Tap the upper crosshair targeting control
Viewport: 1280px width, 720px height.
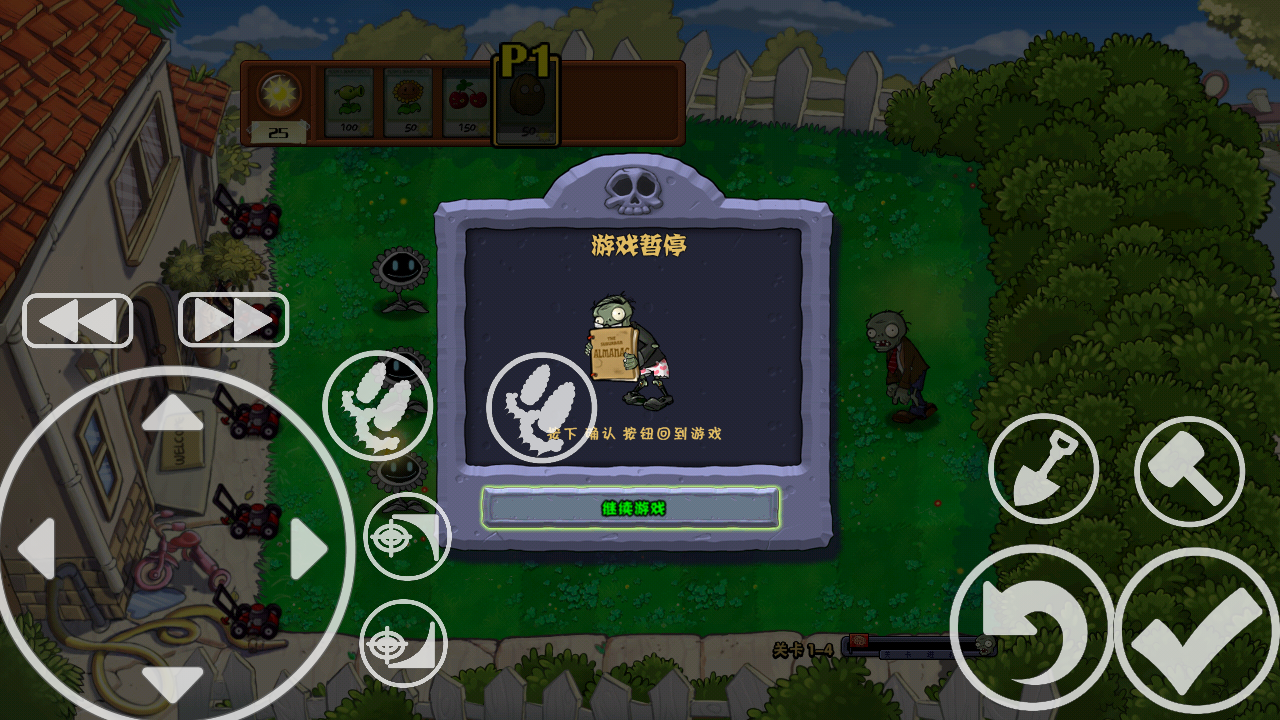pos(406,536)
